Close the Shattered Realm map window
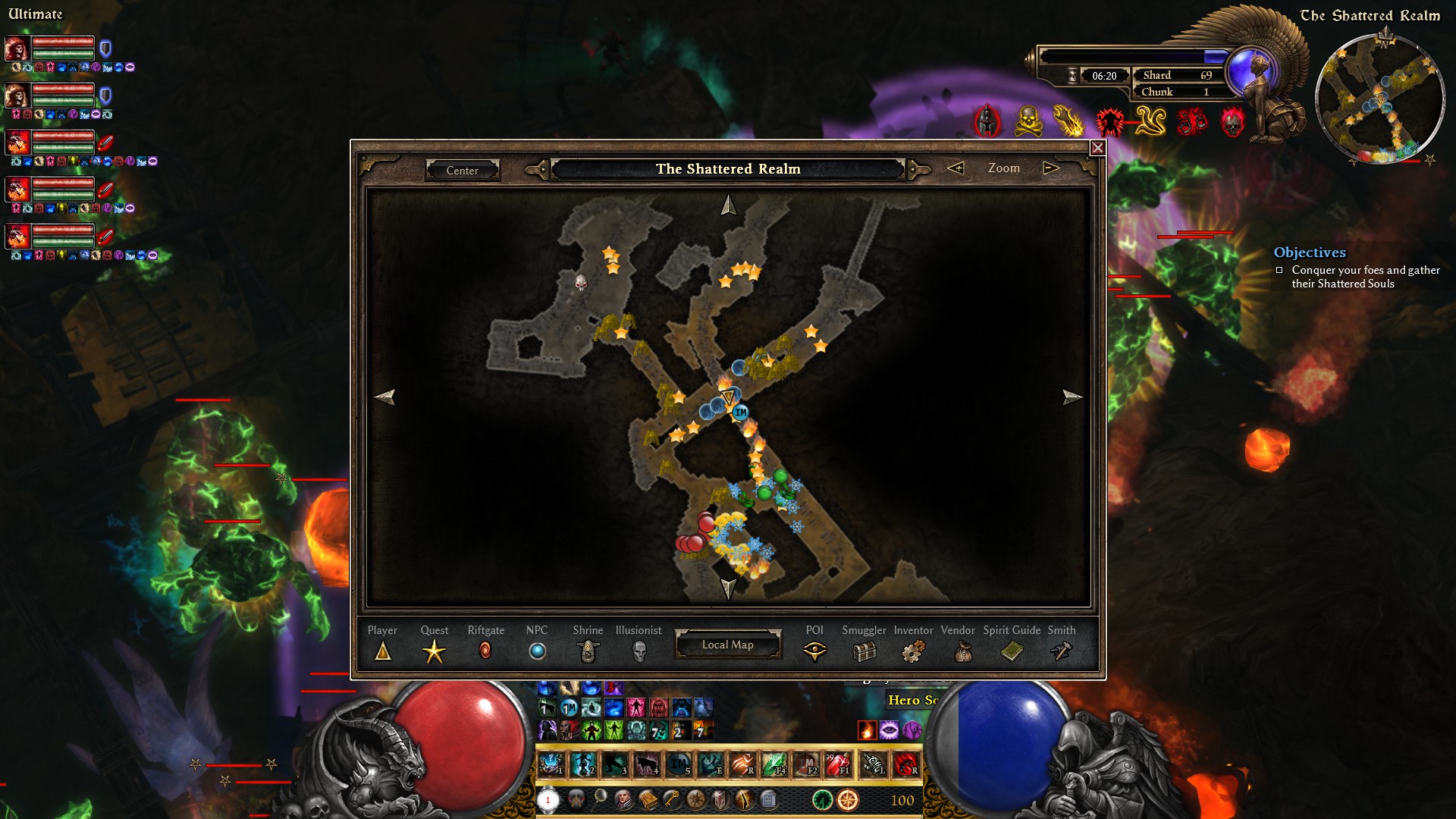This screenshot has height=819, width=1456. 1097,148
